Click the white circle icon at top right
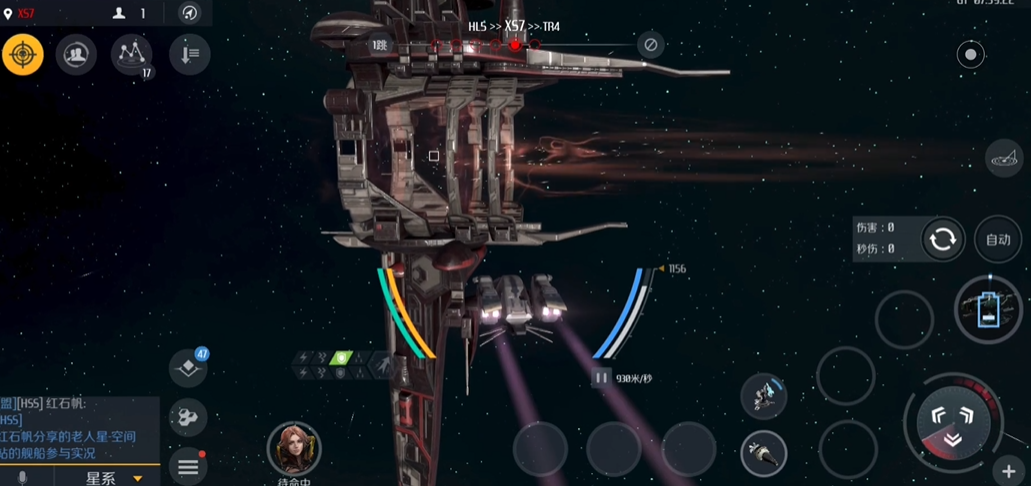The image size is (1031, 486). [x=970, y=55]
